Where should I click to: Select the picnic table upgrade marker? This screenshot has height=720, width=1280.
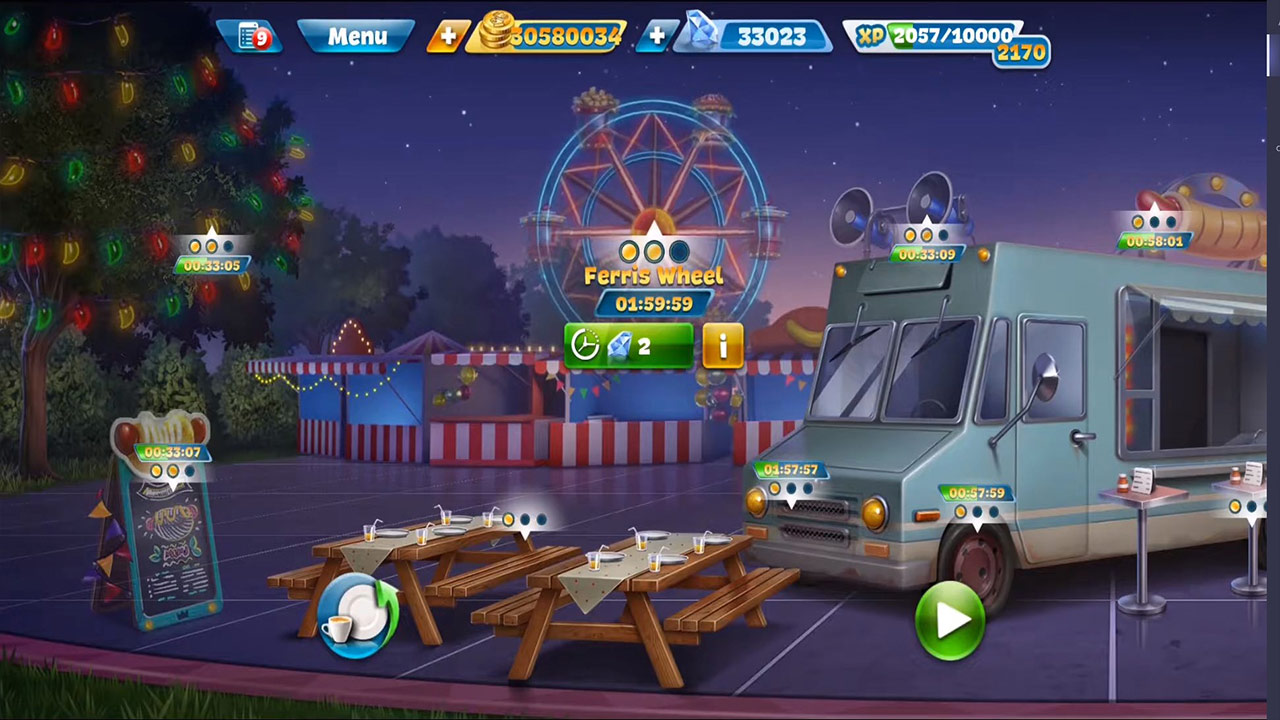pyautogui.click(x=525, y=520)
